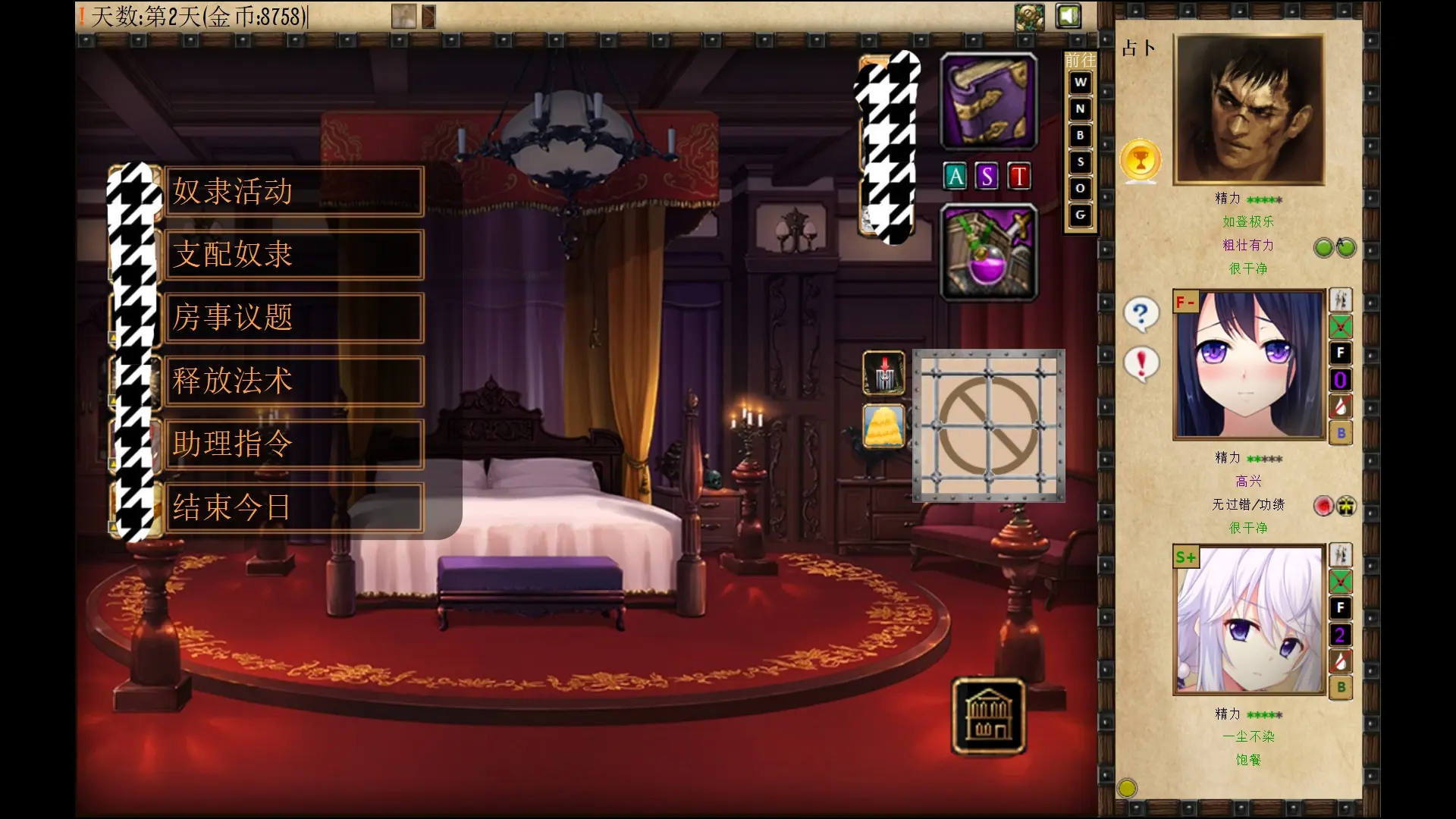End the day with 结束今日

point(293,507)
